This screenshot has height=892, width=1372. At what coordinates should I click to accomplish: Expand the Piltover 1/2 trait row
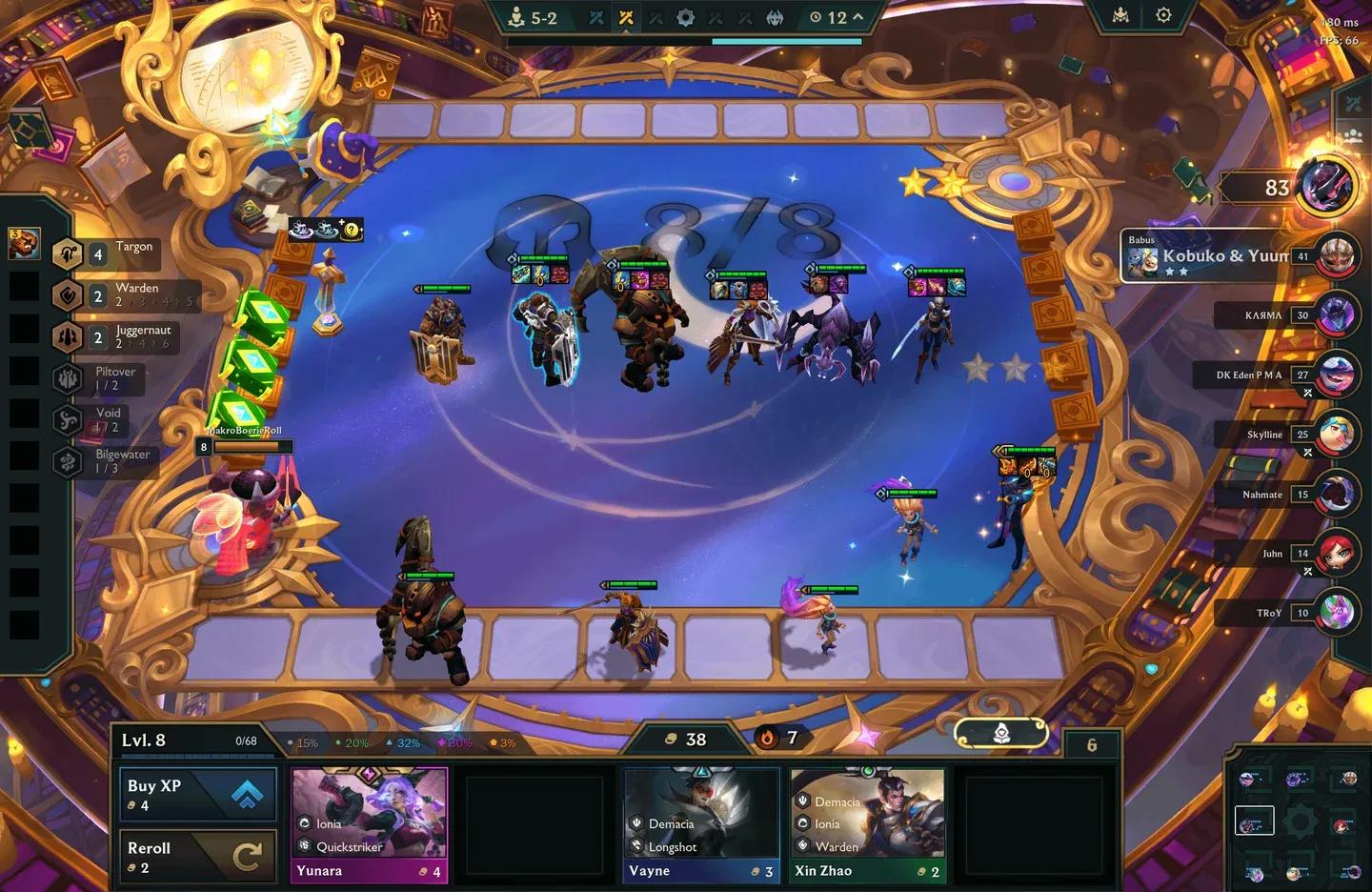coord(113,378)
